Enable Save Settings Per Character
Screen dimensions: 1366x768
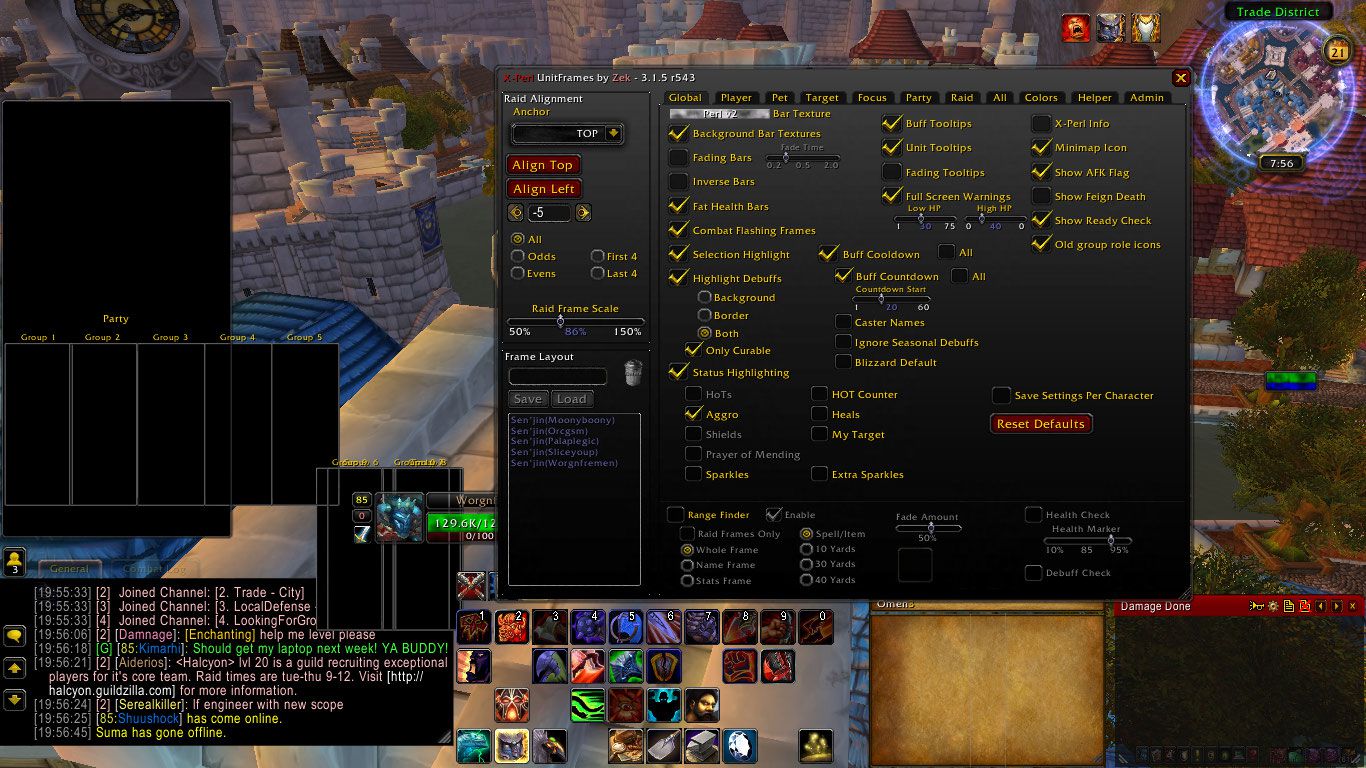point(1001,396)
